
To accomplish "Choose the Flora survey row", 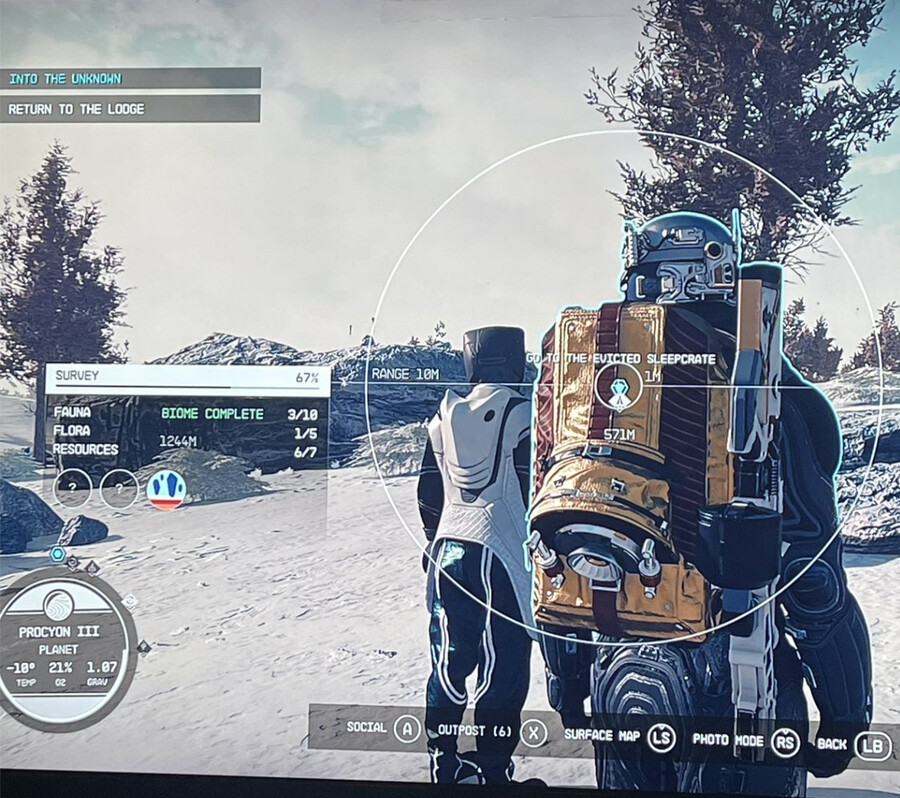I will pos(187,431).
